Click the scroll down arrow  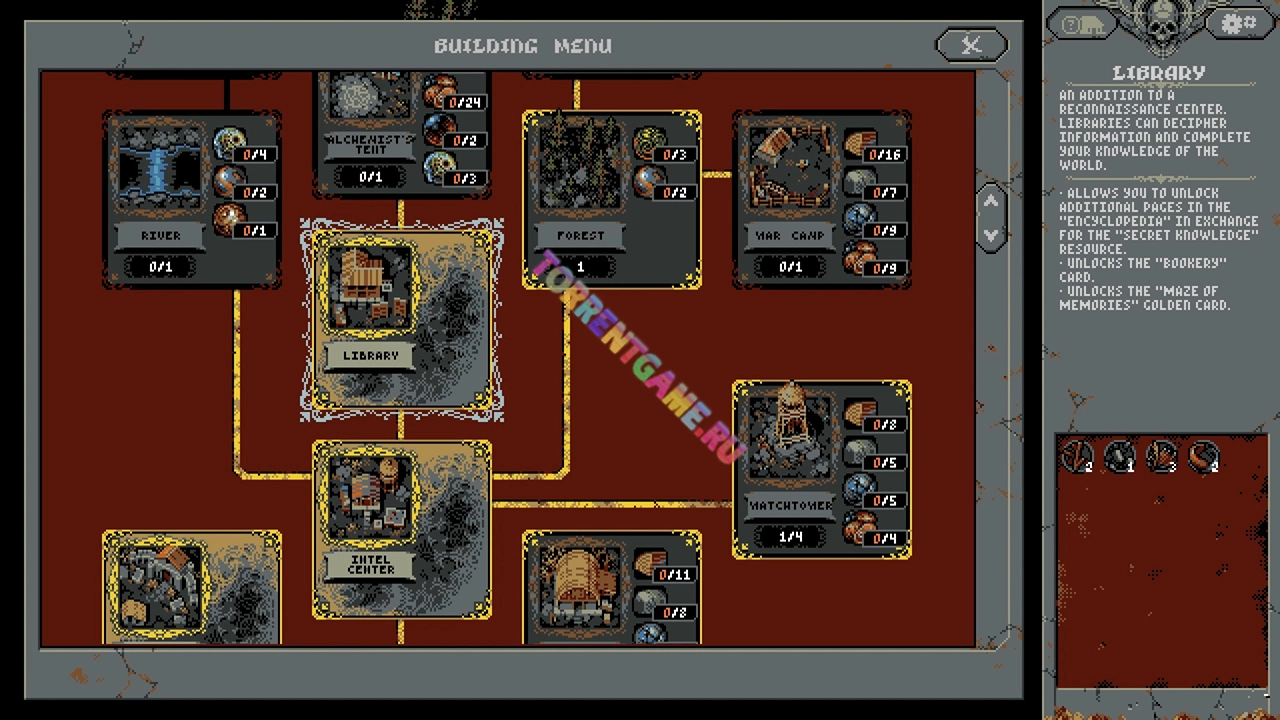pos(991,235)
